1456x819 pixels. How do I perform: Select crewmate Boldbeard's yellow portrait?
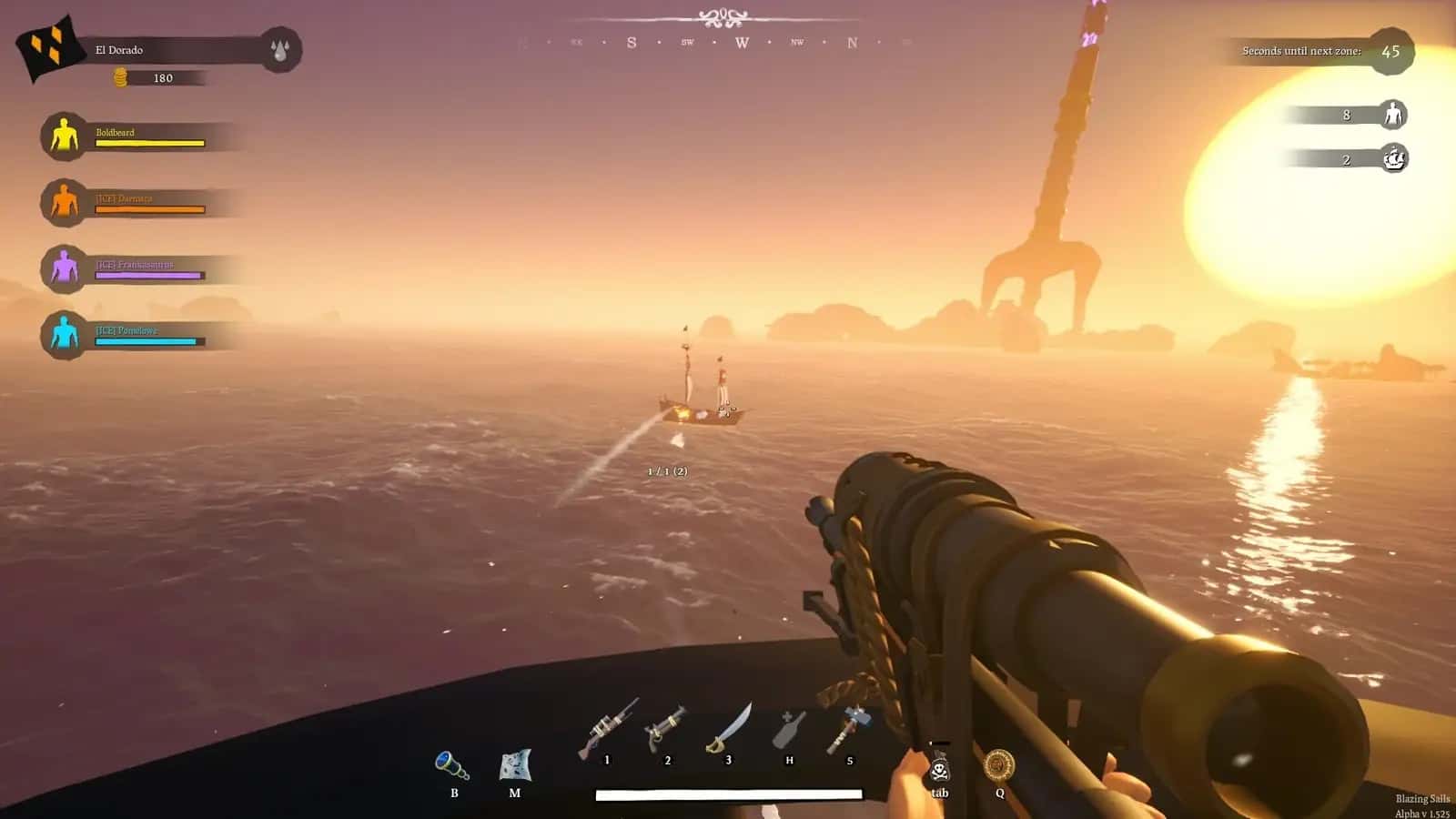pyautogui.click(x=64, y=136)
